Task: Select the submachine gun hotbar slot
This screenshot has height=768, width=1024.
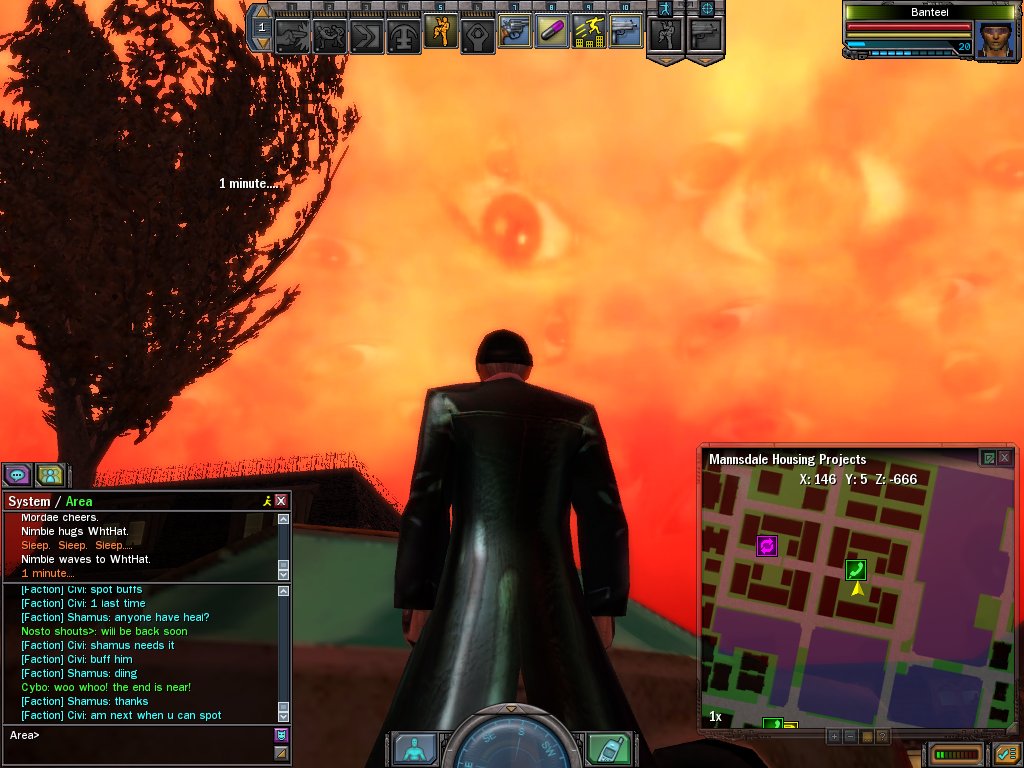Action: pos(626,32)
